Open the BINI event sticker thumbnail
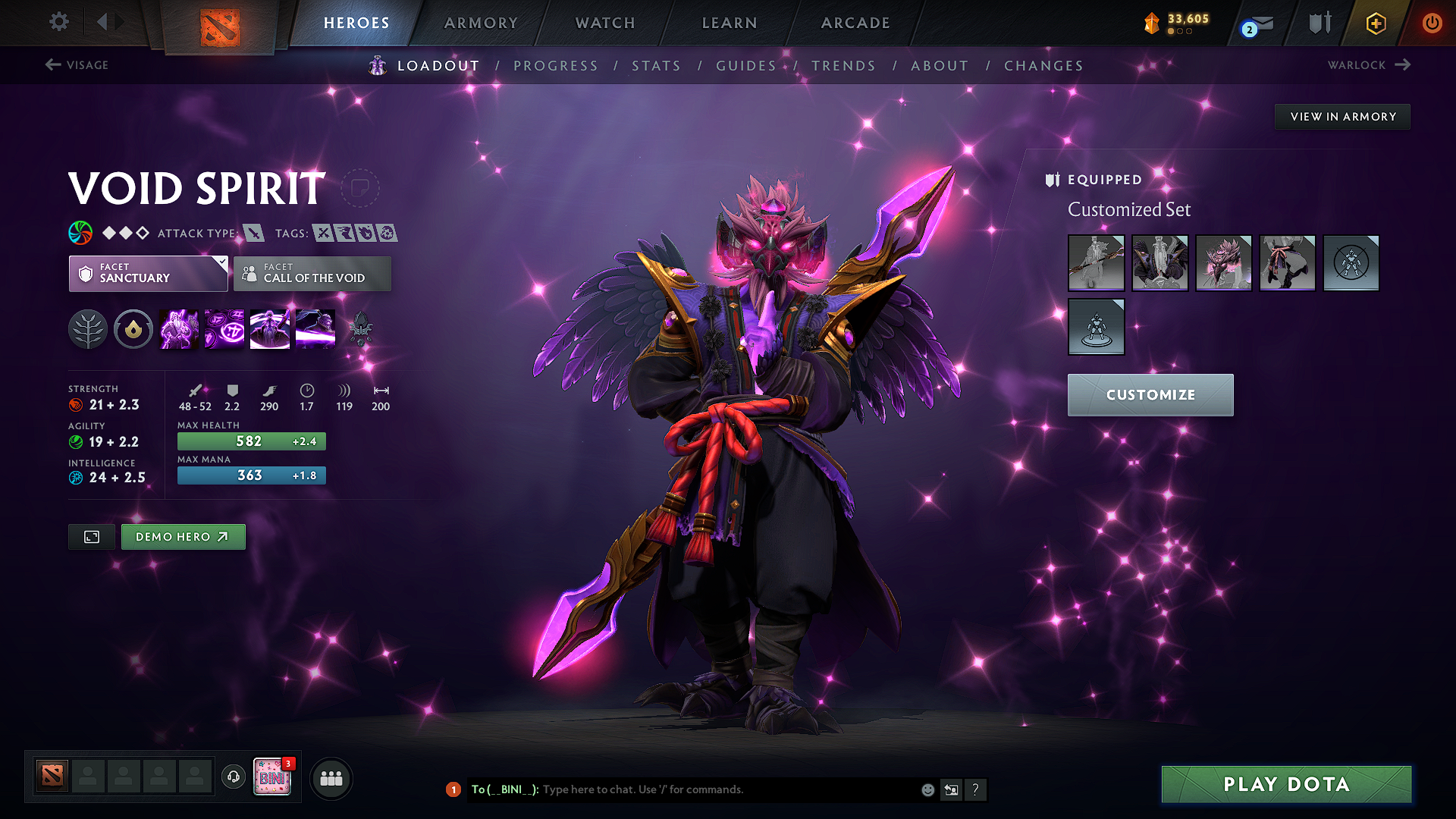The width and height of the screenshot is (1456, 819). 274,778
